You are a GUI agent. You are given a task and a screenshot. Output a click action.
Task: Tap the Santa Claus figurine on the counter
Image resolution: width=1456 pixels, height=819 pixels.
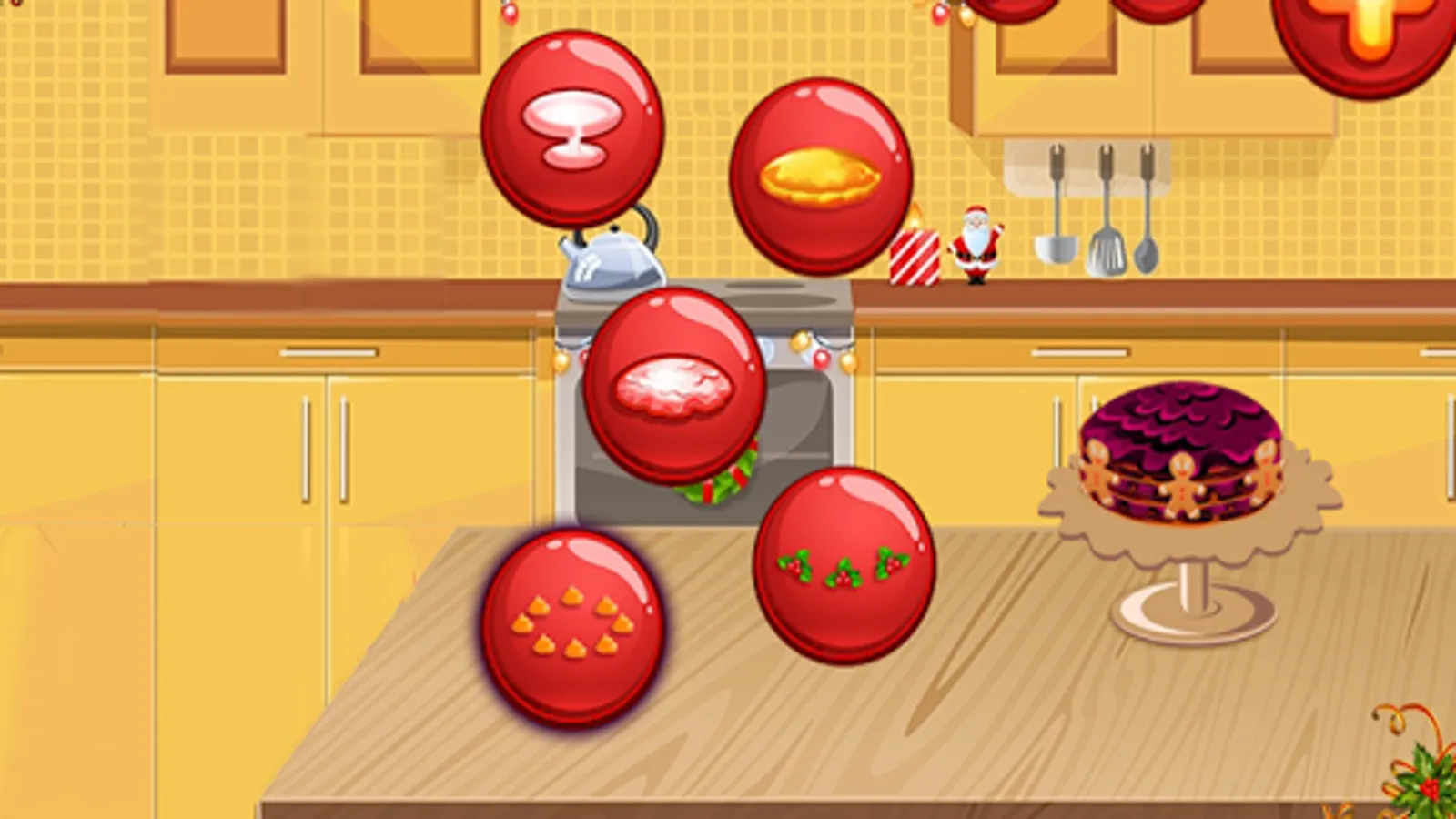click(x=976, y=250)
